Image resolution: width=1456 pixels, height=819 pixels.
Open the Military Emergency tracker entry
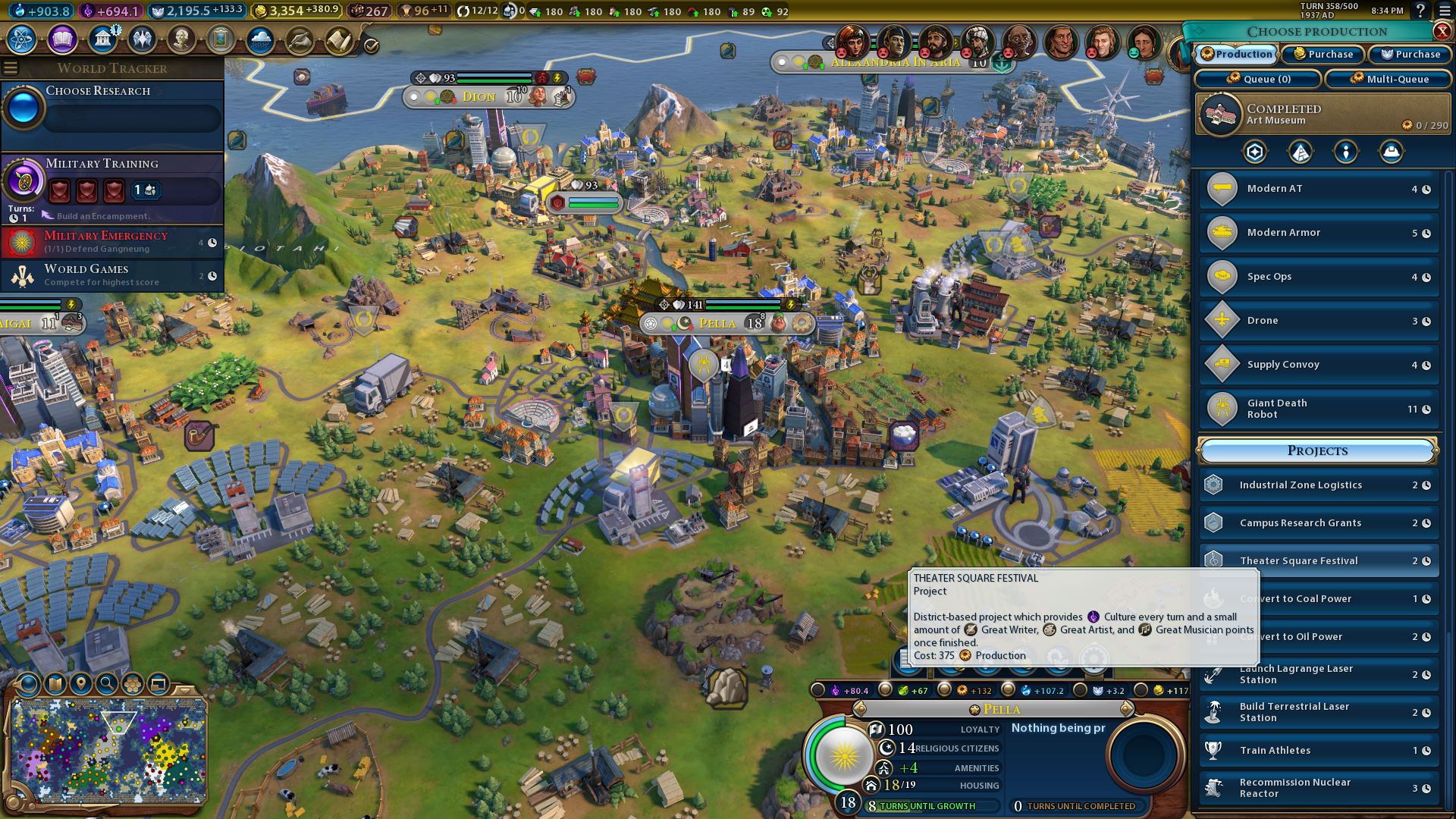pos(112,242)
